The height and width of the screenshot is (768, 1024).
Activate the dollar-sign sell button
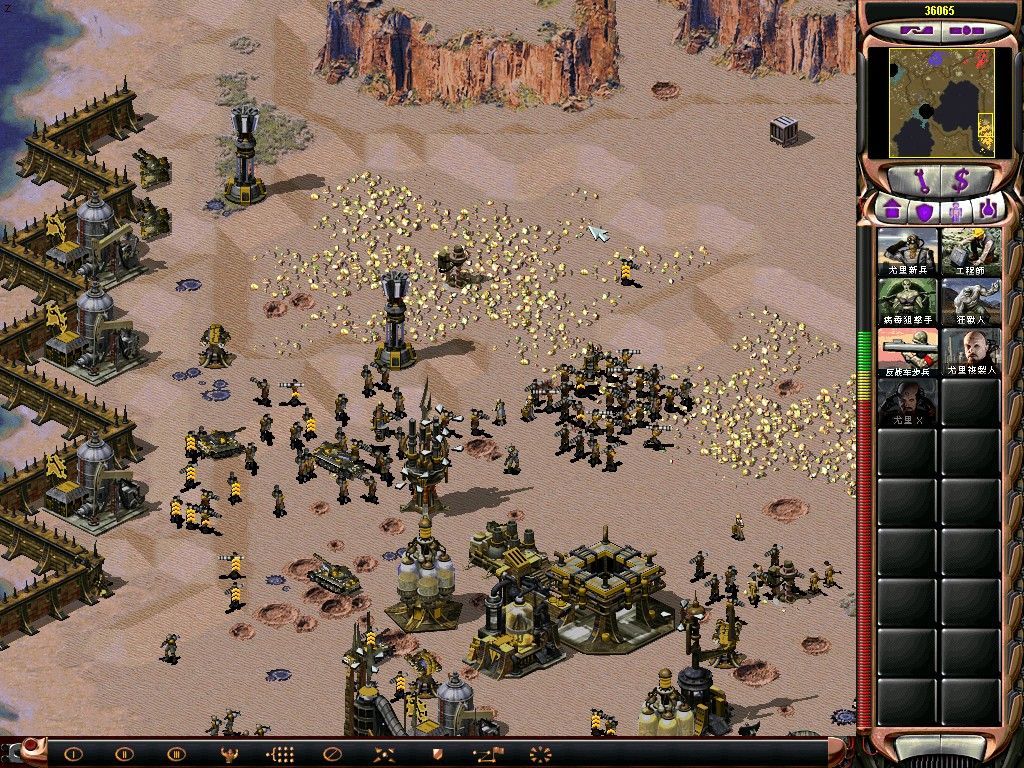961,182
